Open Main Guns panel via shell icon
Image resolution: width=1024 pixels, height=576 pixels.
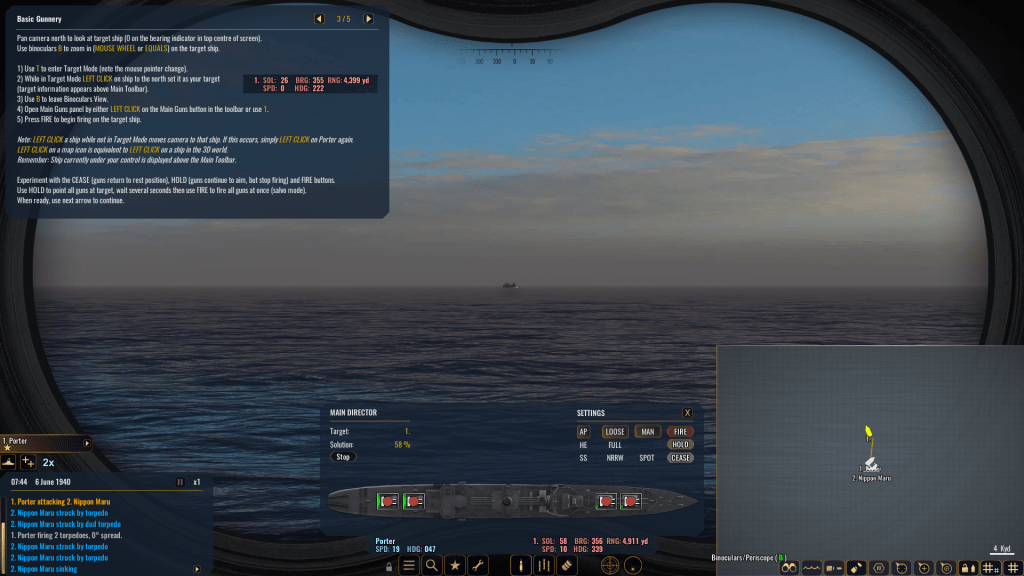[519, 565]
